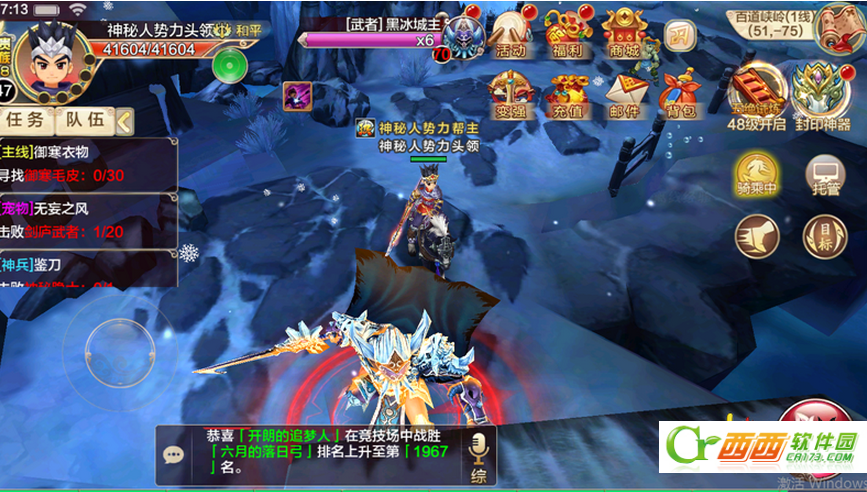Activate the dash punch skill button
This screenshot has width=867, height=492.
[757, 237]
